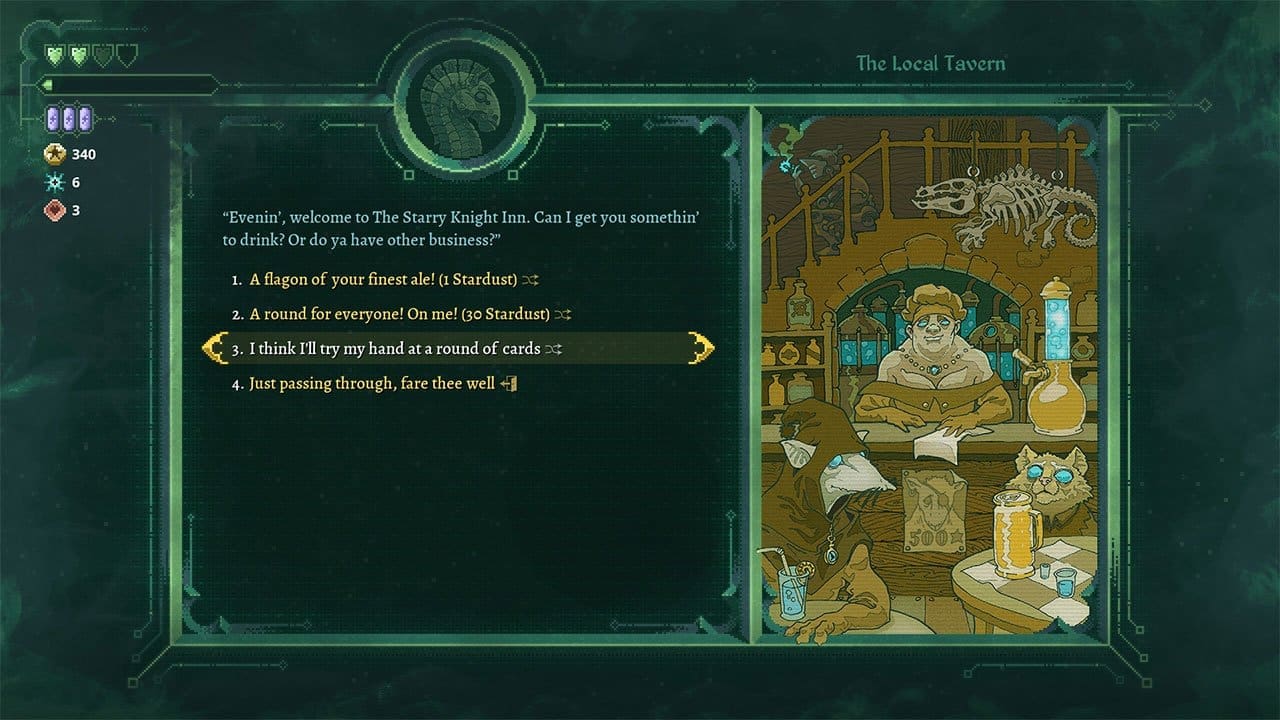The height and width of the screenshot is (720, 1280).
Task: Click the progress bar under the hearts
Action: pyautogui.click(x=125, y=84)
